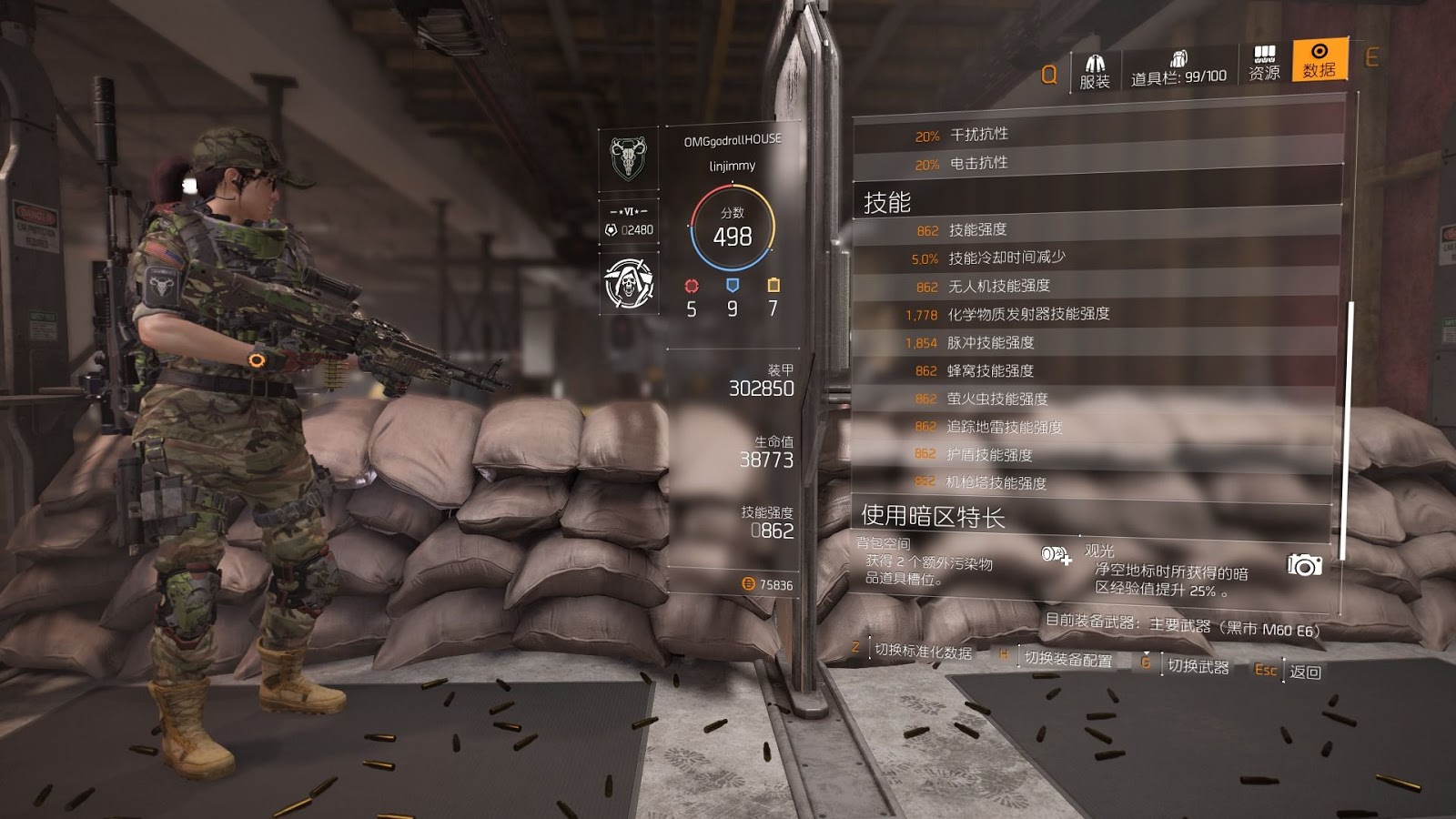Viewport: 1456px width, 819px height.
Task: Select the 电击抗性 shock resistance row
Action: [x=1097, y=164]
